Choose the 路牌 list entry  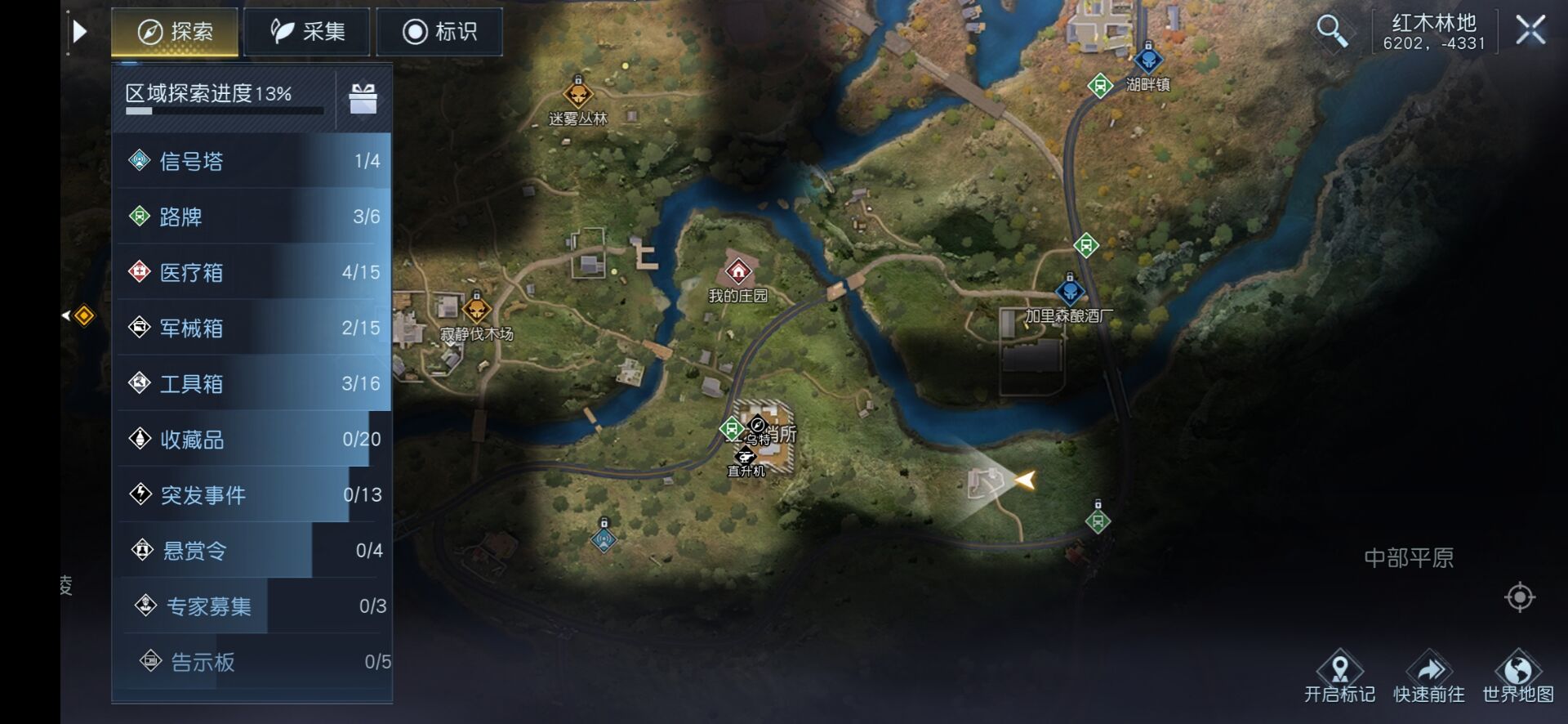pos(253,217)
